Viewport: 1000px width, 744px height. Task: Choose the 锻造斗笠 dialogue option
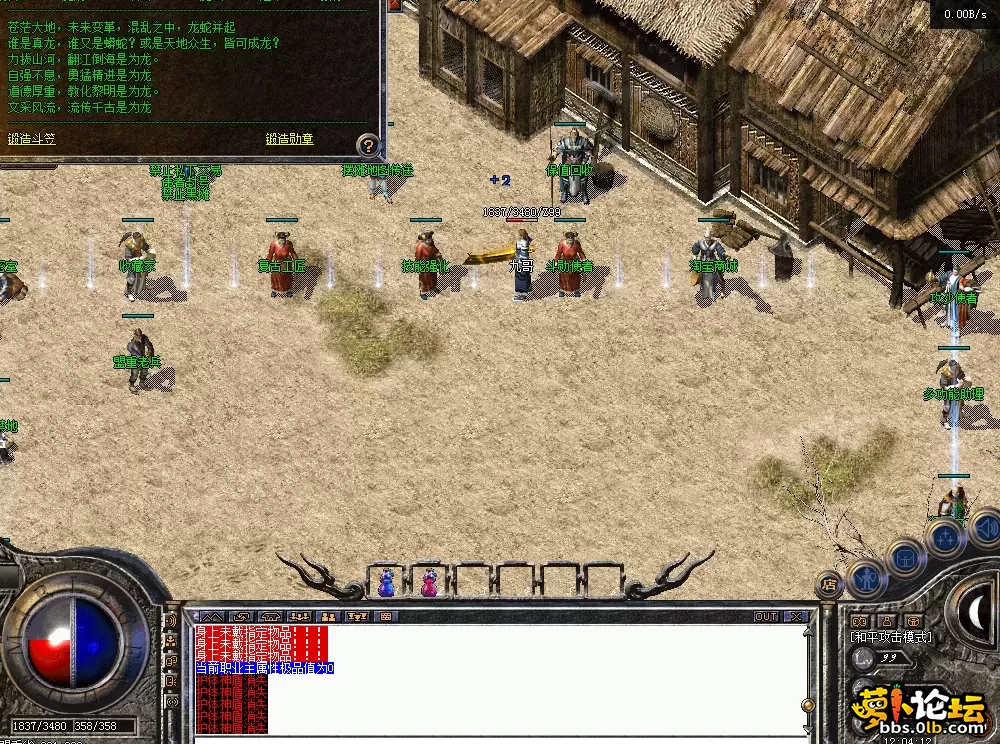[31, 139]
